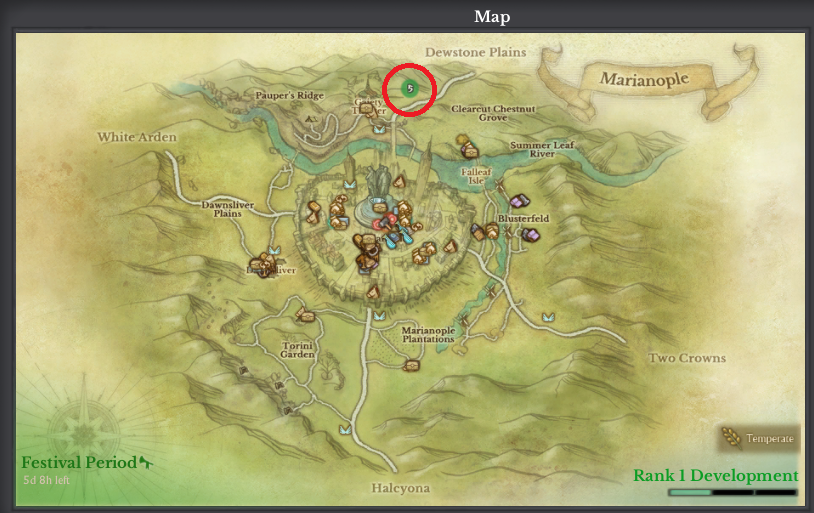This screenshot has height=513, width=814.
Task: Select the Rank 1 Development indicator
Action: pyautogui.click(x=716, y=476)
